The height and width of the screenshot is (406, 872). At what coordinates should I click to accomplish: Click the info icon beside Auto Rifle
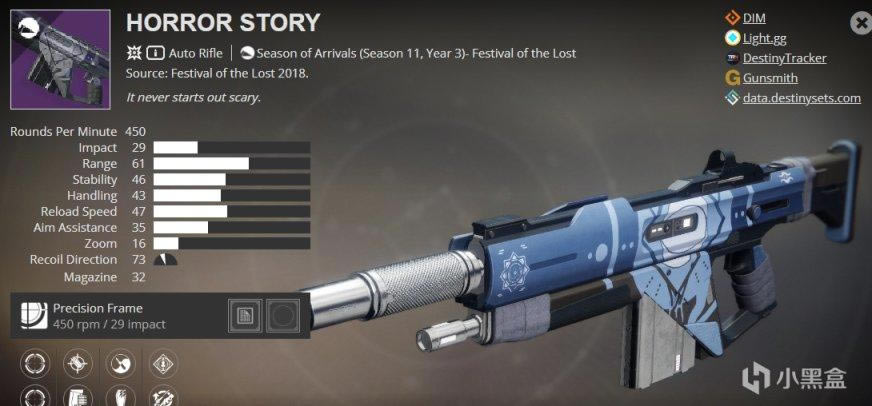[x=155, y=53]
